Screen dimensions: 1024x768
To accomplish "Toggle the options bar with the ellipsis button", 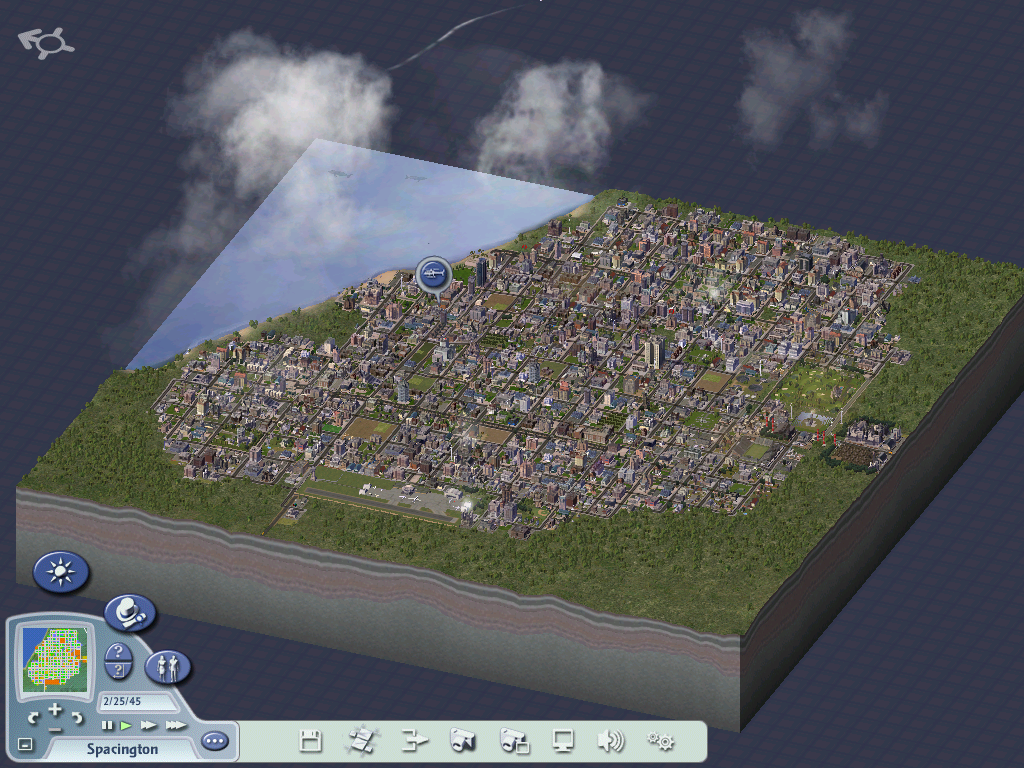I will (x=214, y=741).
